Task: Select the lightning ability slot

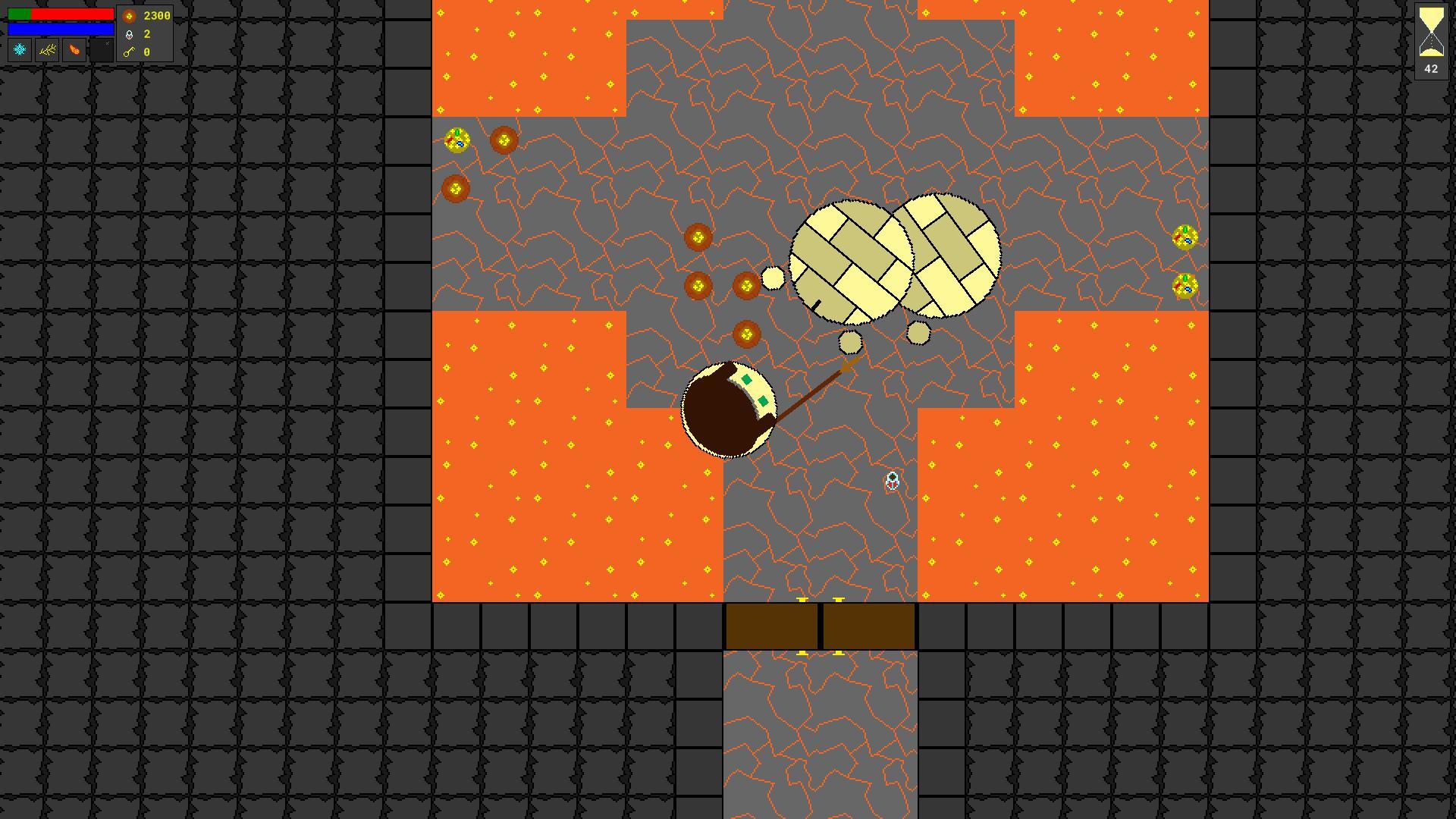Action: tap(48, 51)
